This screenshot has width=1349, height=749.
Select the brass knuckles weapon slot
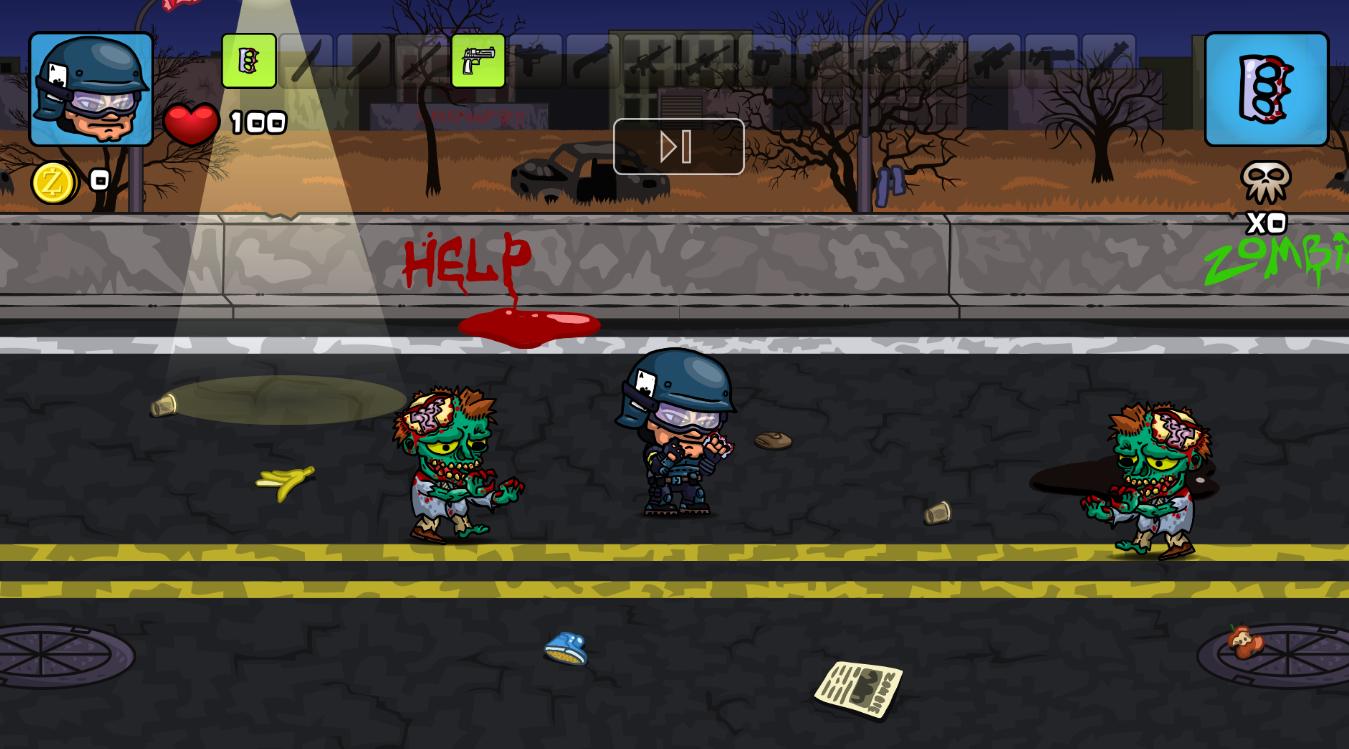(x=249, y=61)
